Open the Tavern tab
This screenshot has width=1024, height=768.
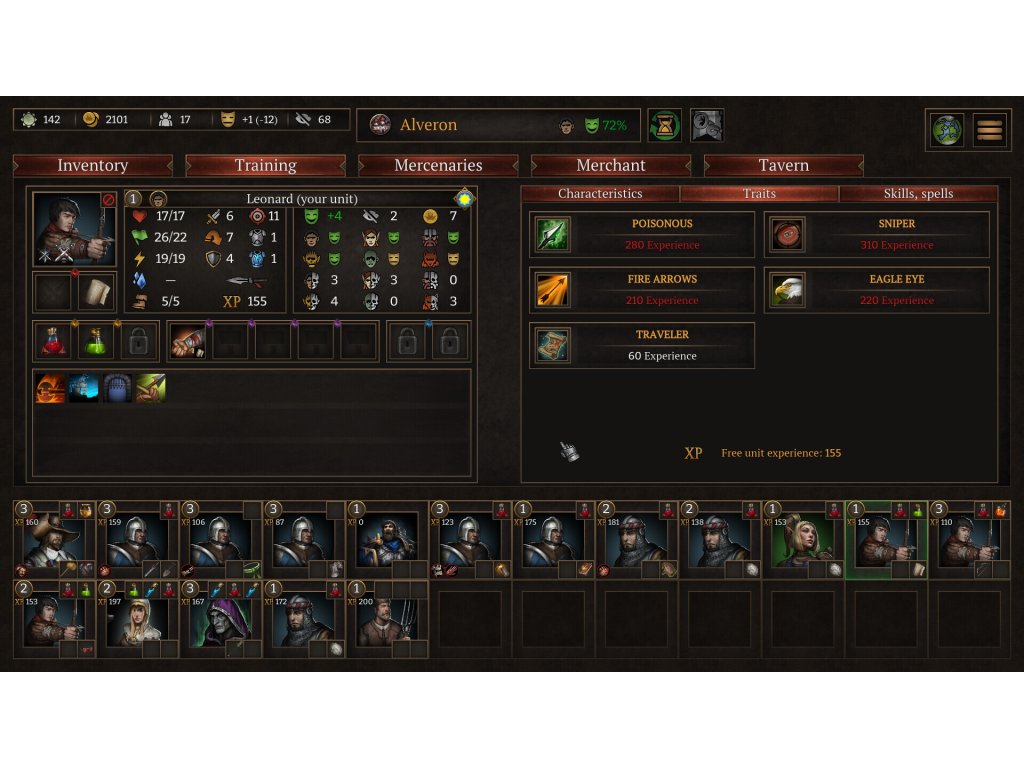coord(784,166)
